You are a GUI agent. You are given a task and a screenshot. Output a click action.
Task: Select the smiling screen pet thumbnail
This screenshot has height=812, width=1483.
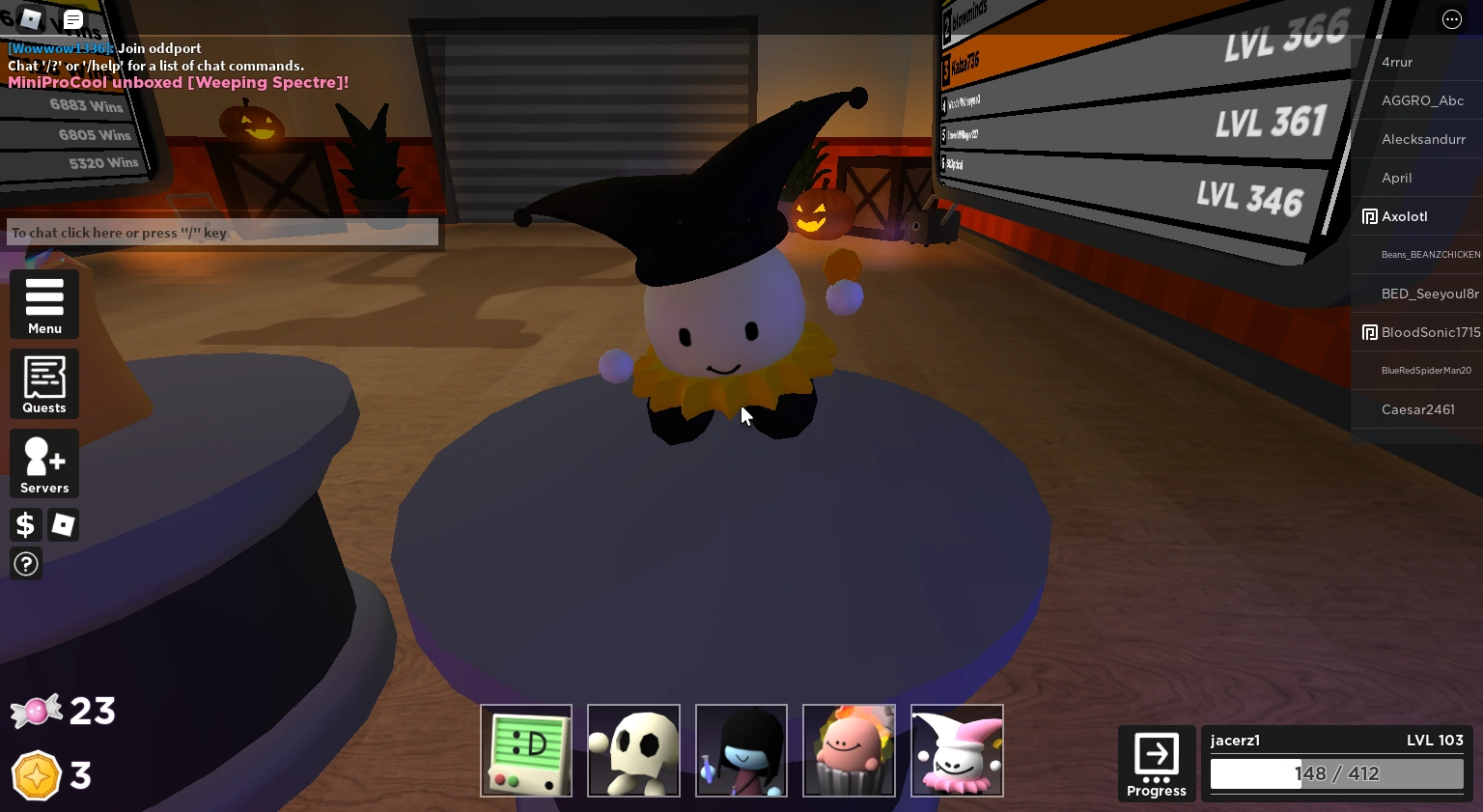click(x=525, y=750)
